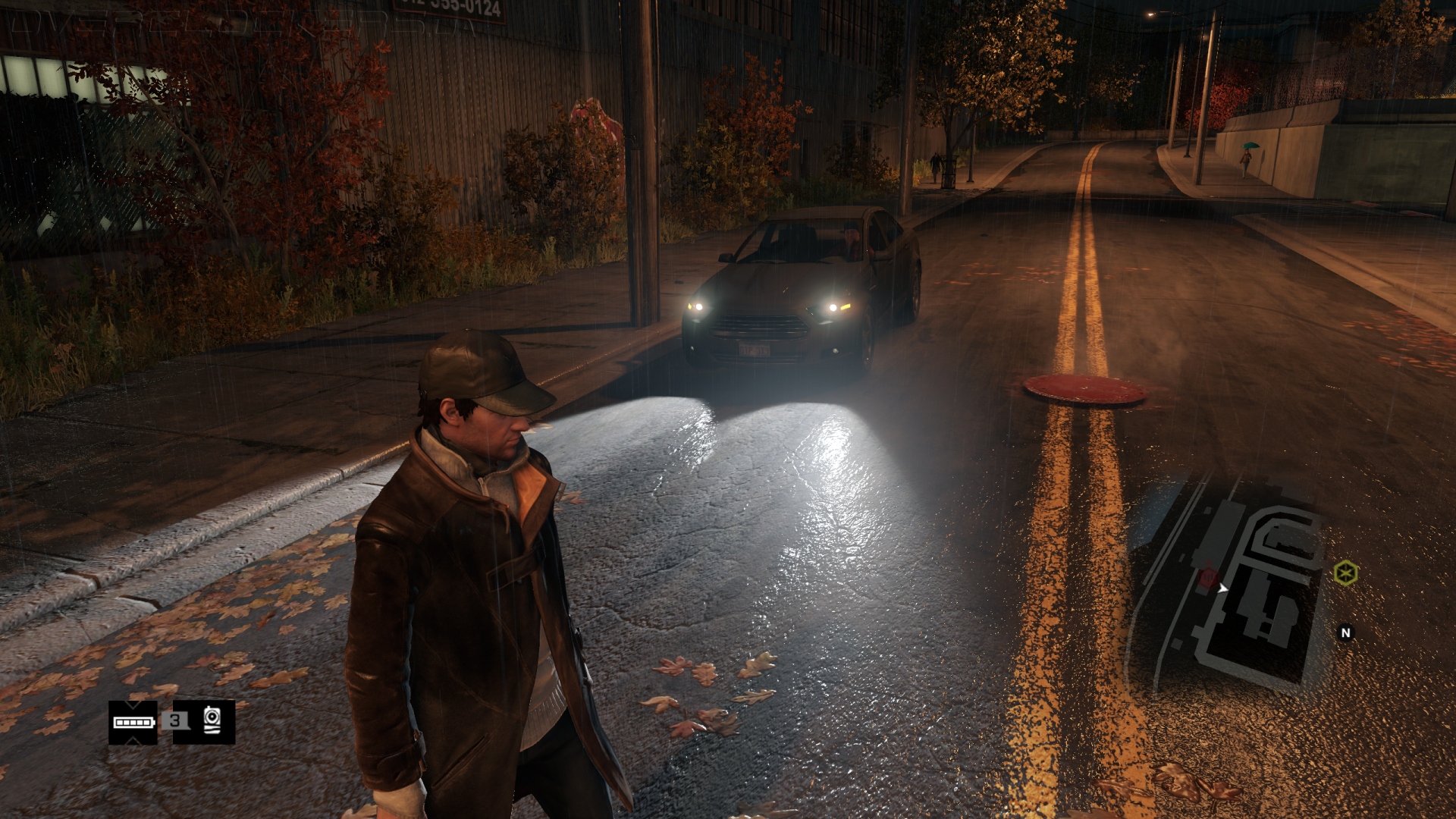
Task: Select the equipped gadget device slot
Action: 212,721
